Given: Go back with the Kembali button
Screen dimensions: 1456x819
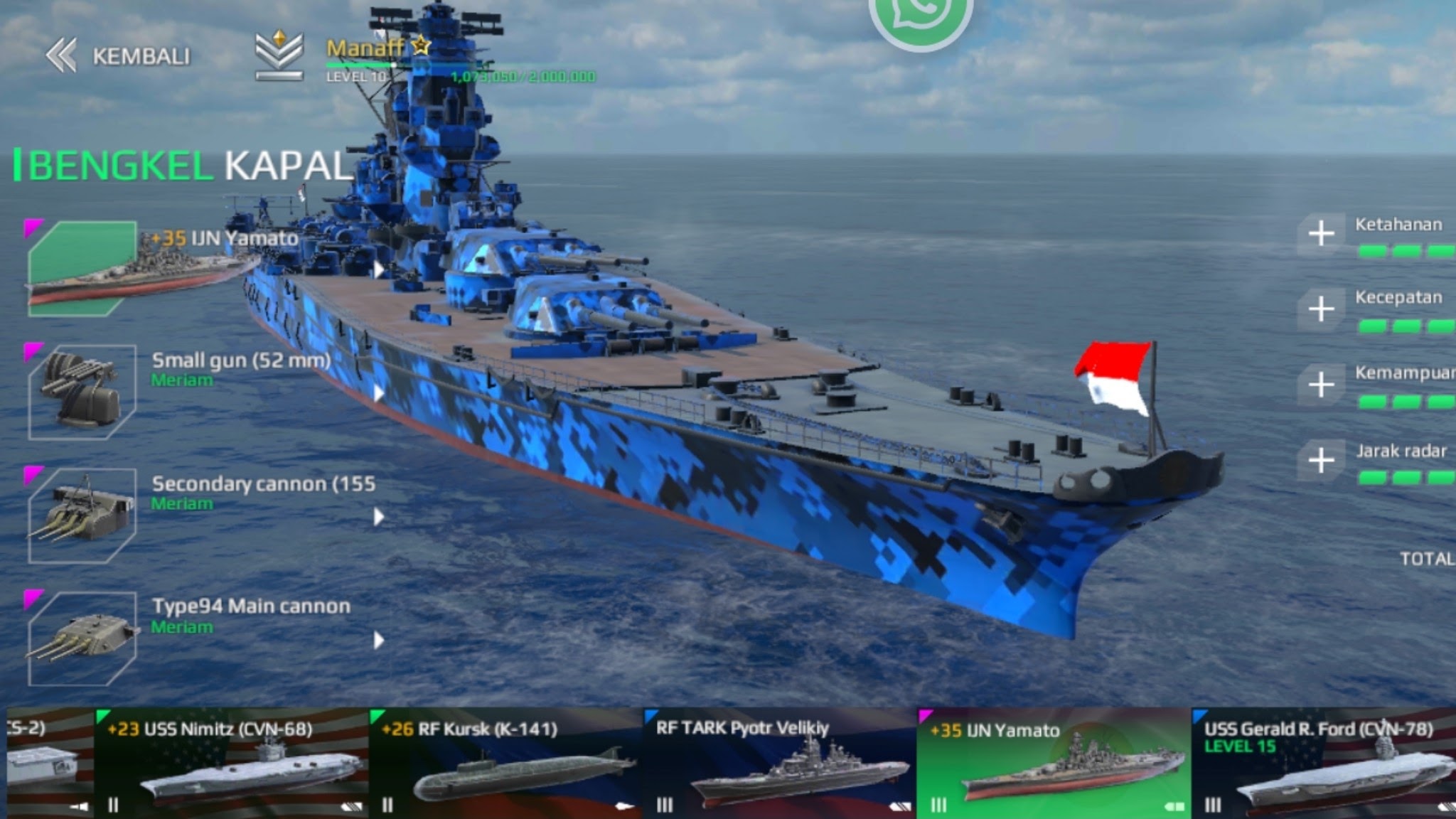Looking at the screenshot, I should pos(119,56).
